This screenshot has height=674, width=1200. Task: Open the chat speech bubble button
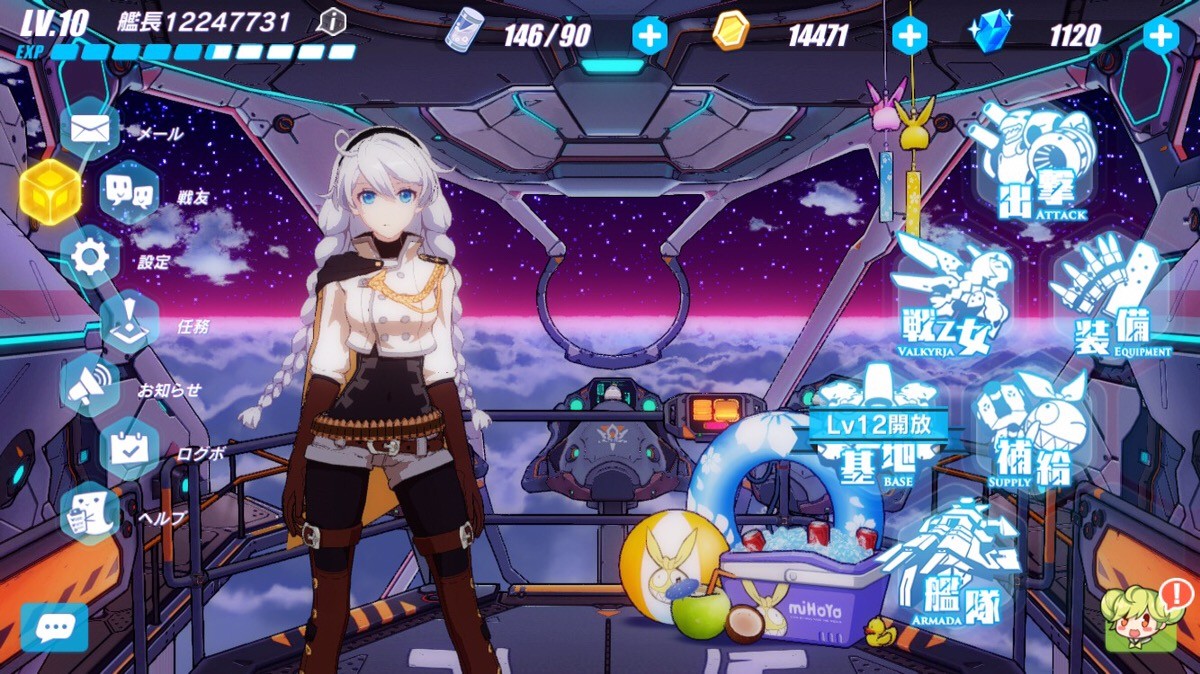pos(54,628)
